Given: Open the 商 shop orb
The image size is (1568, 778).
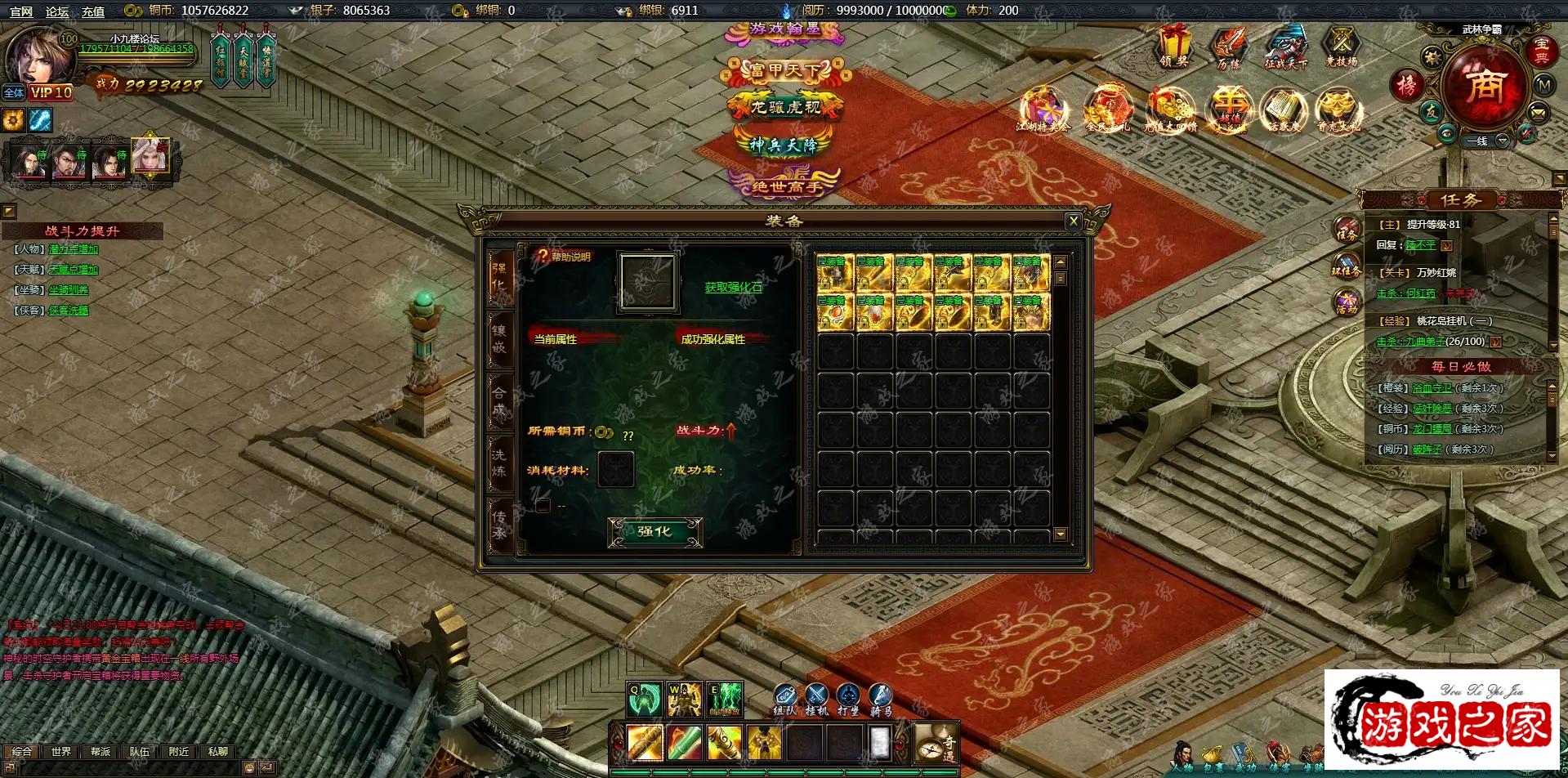Looking at the screenshot, I should pyautogui.click(x=1484, y=85).
